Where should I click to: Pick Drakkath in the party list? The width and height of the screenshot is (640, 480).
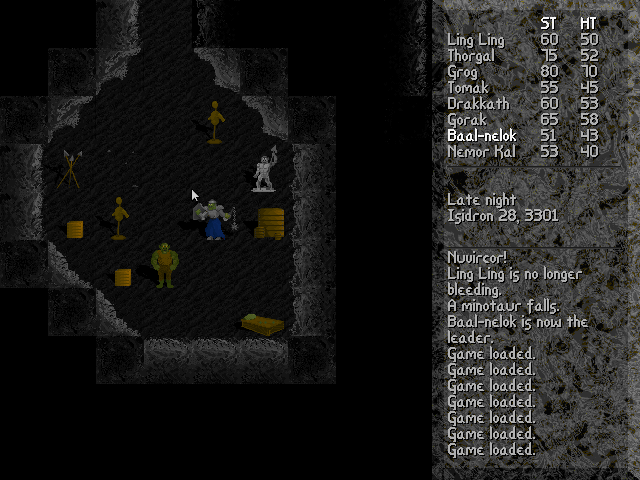tap(476, 104)
